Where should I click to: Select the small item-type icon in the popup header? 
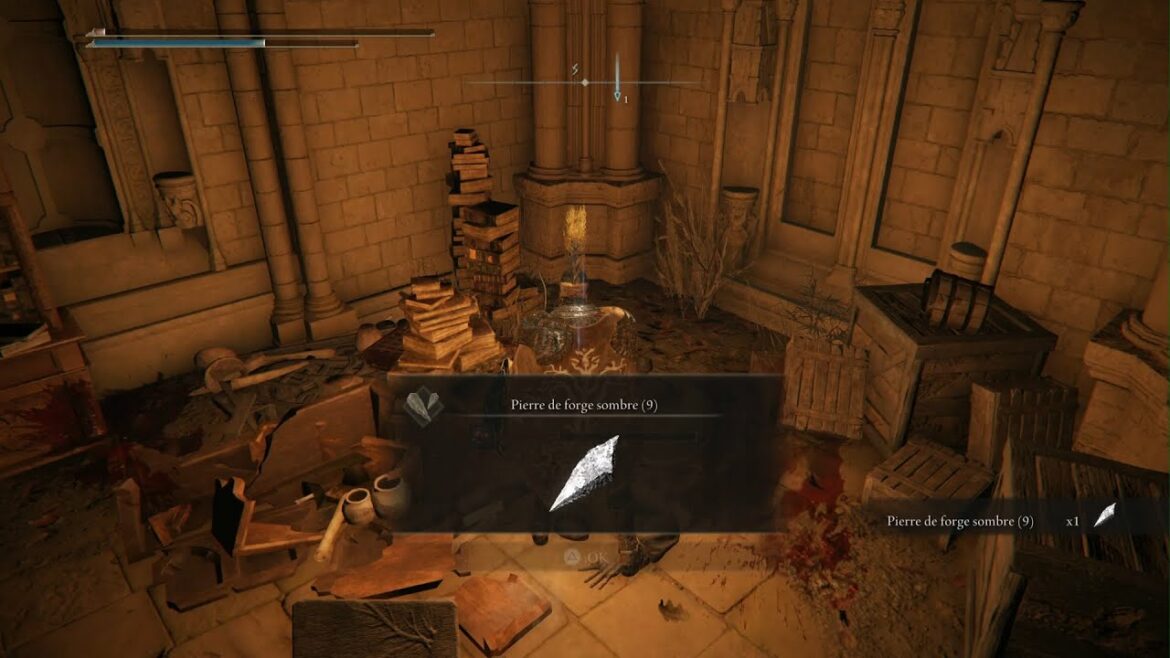(422, 406)
